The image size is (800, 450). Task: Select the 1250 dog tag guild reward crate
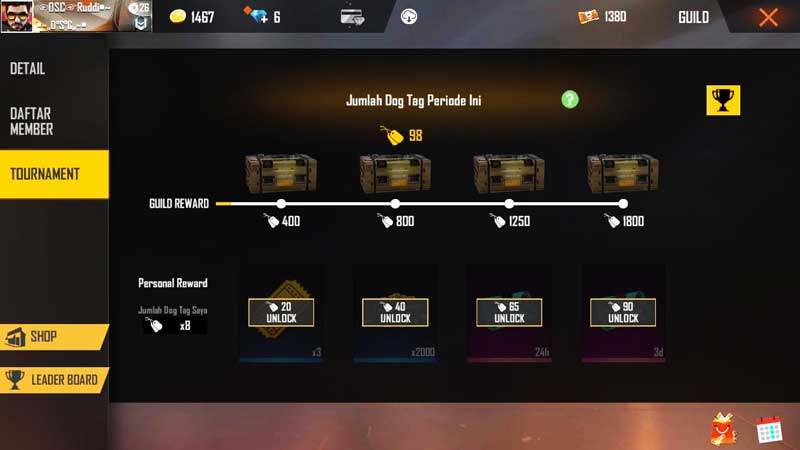pyautogui.click(x=509, y=173)
